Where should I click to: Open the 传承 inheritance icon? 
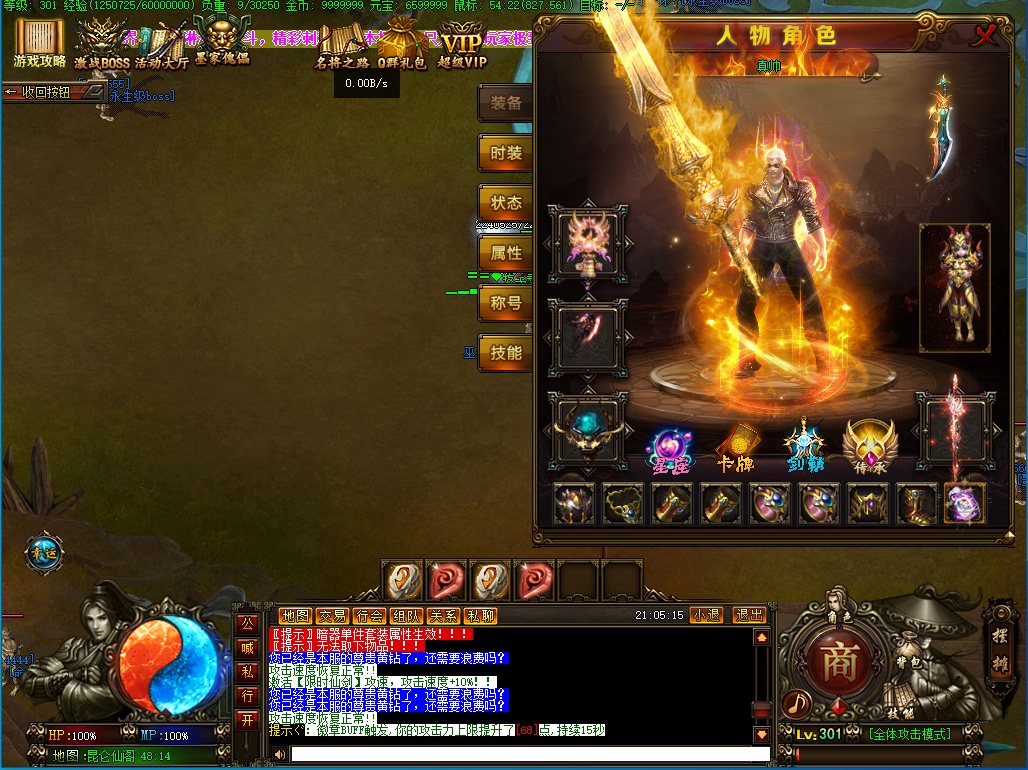pyautogui.click(x=870, y=449)
